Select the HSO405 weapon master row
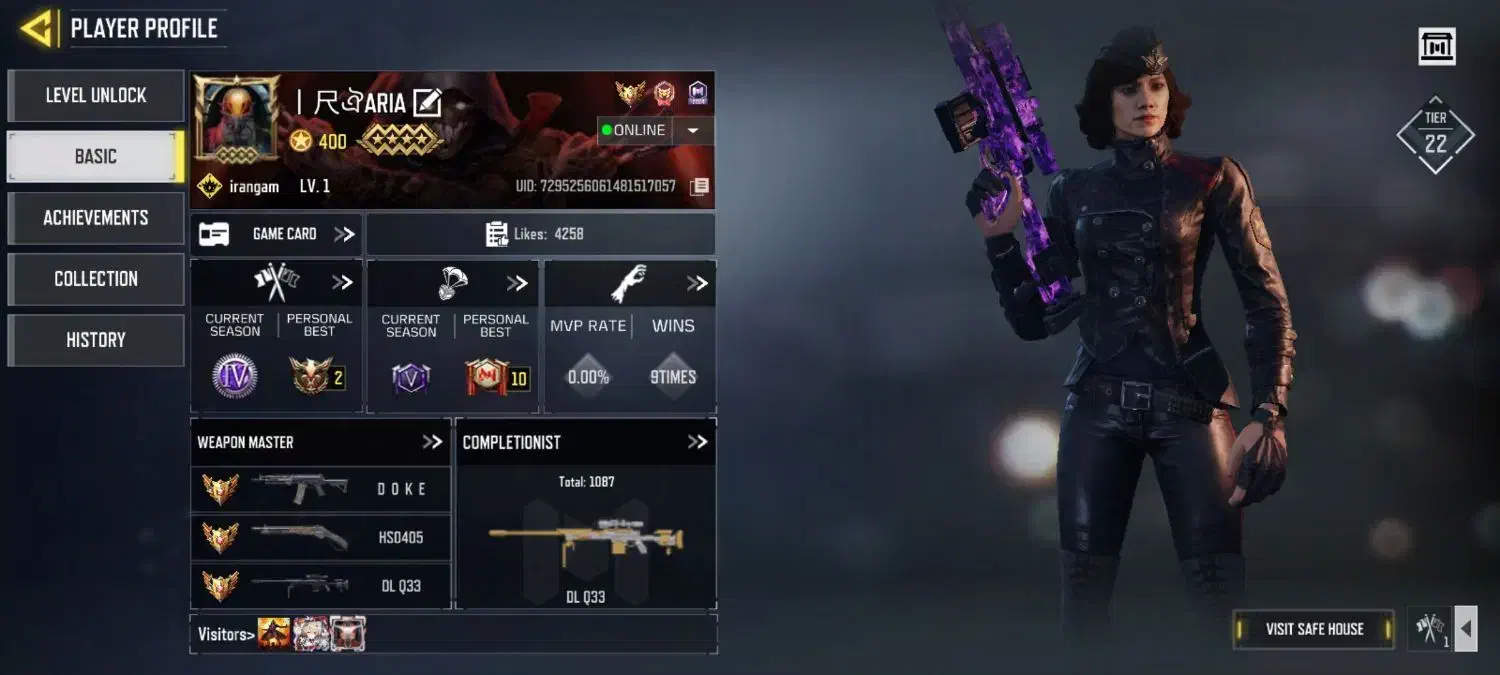The image size is (1500, 675). click(320, 538)
